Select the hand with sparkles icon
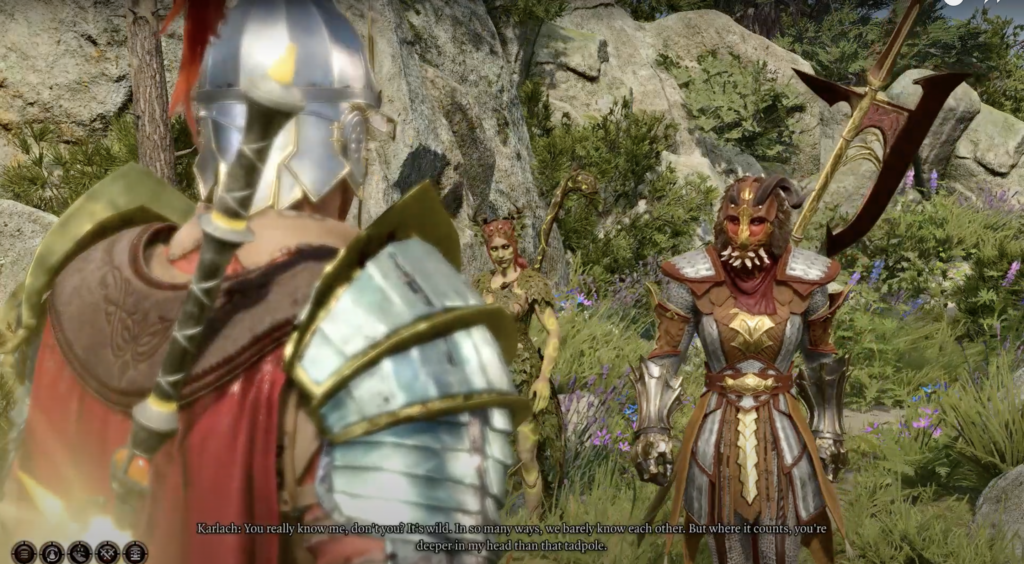1024x564 pixels. click(x=79, y=551)
